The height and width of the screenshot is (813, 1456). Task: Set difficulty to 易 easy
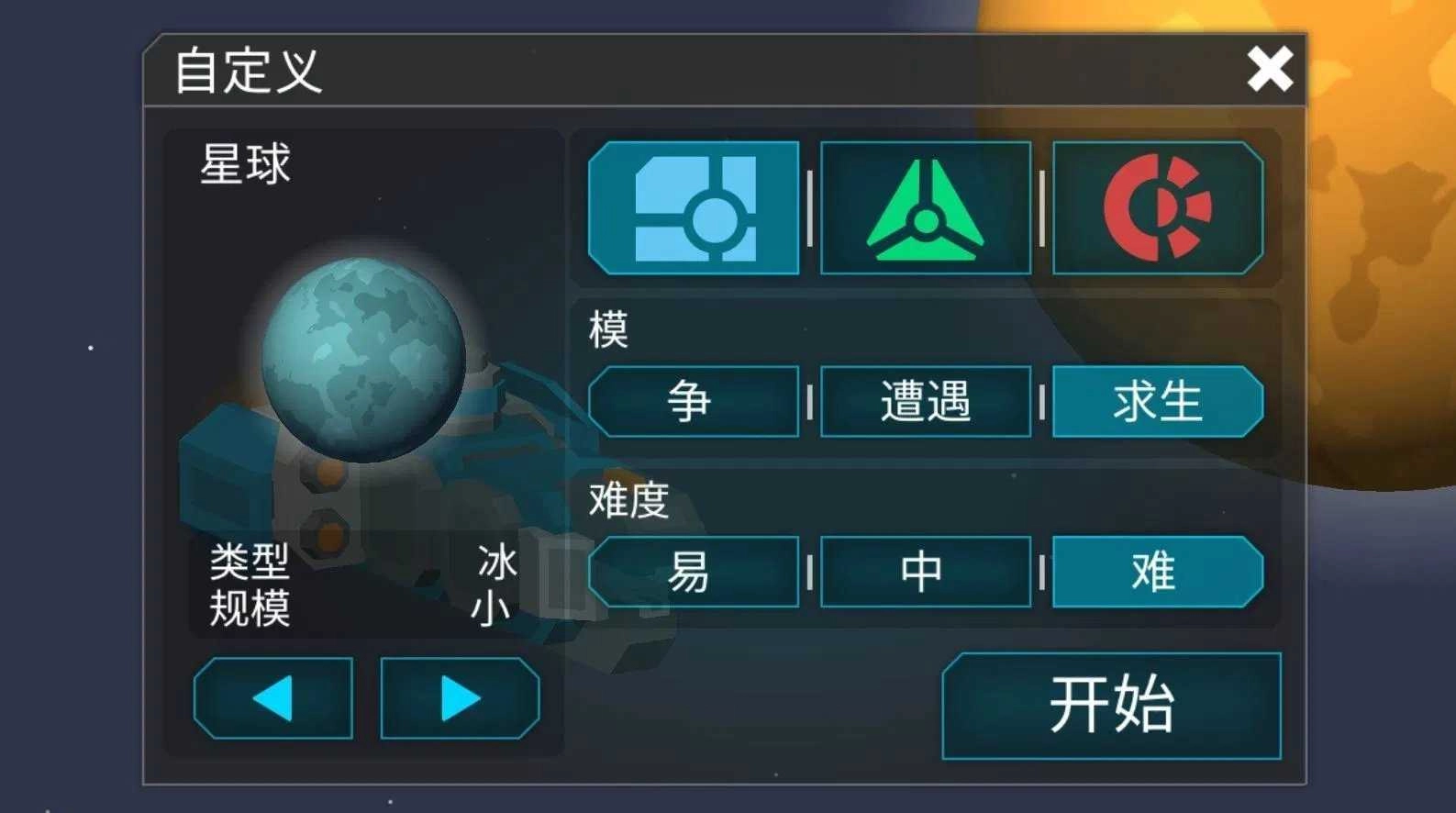(x=695, y=571)
